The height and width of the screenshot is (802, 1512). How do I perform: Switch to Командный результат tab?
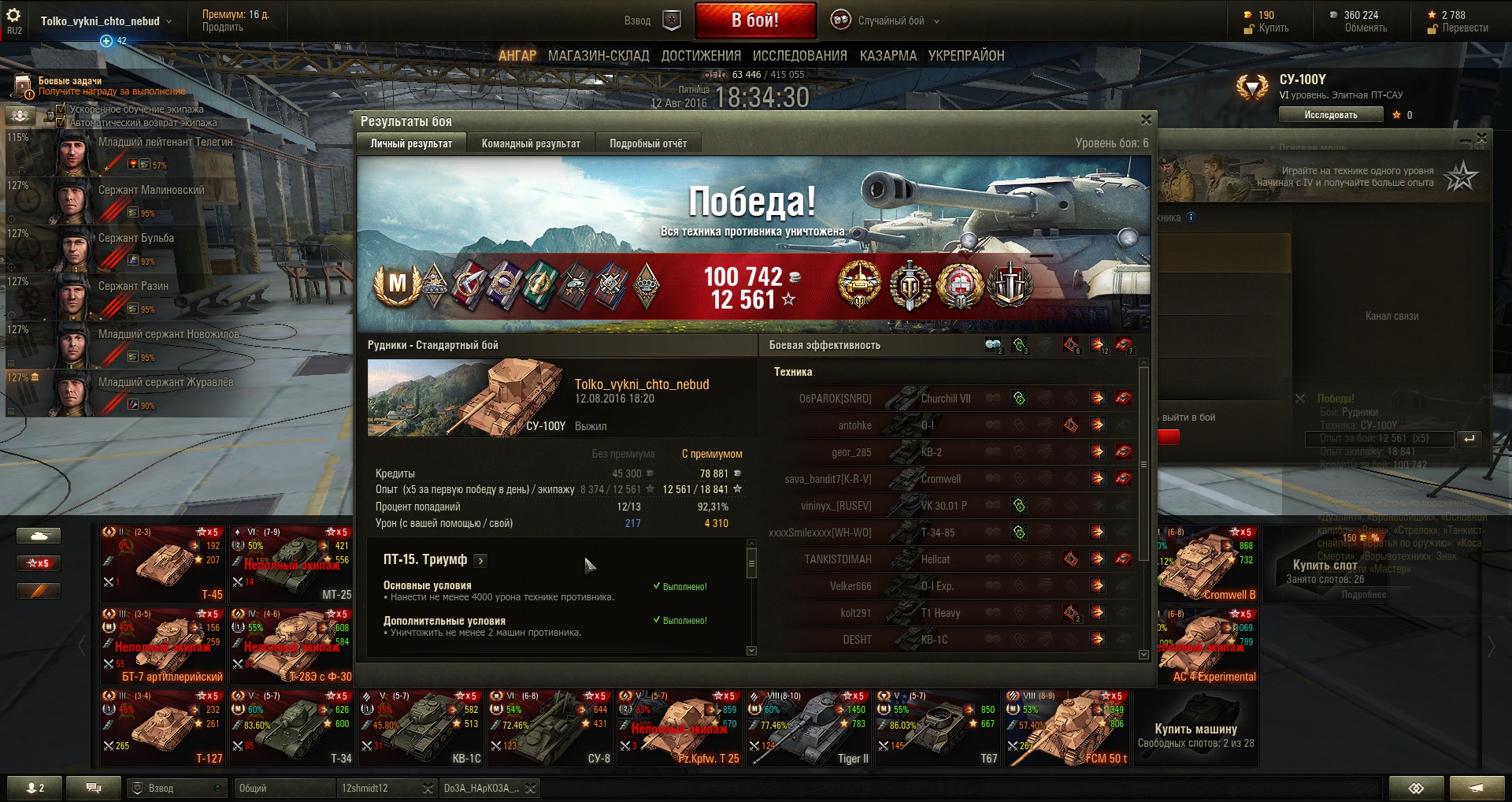pos(531,143)
